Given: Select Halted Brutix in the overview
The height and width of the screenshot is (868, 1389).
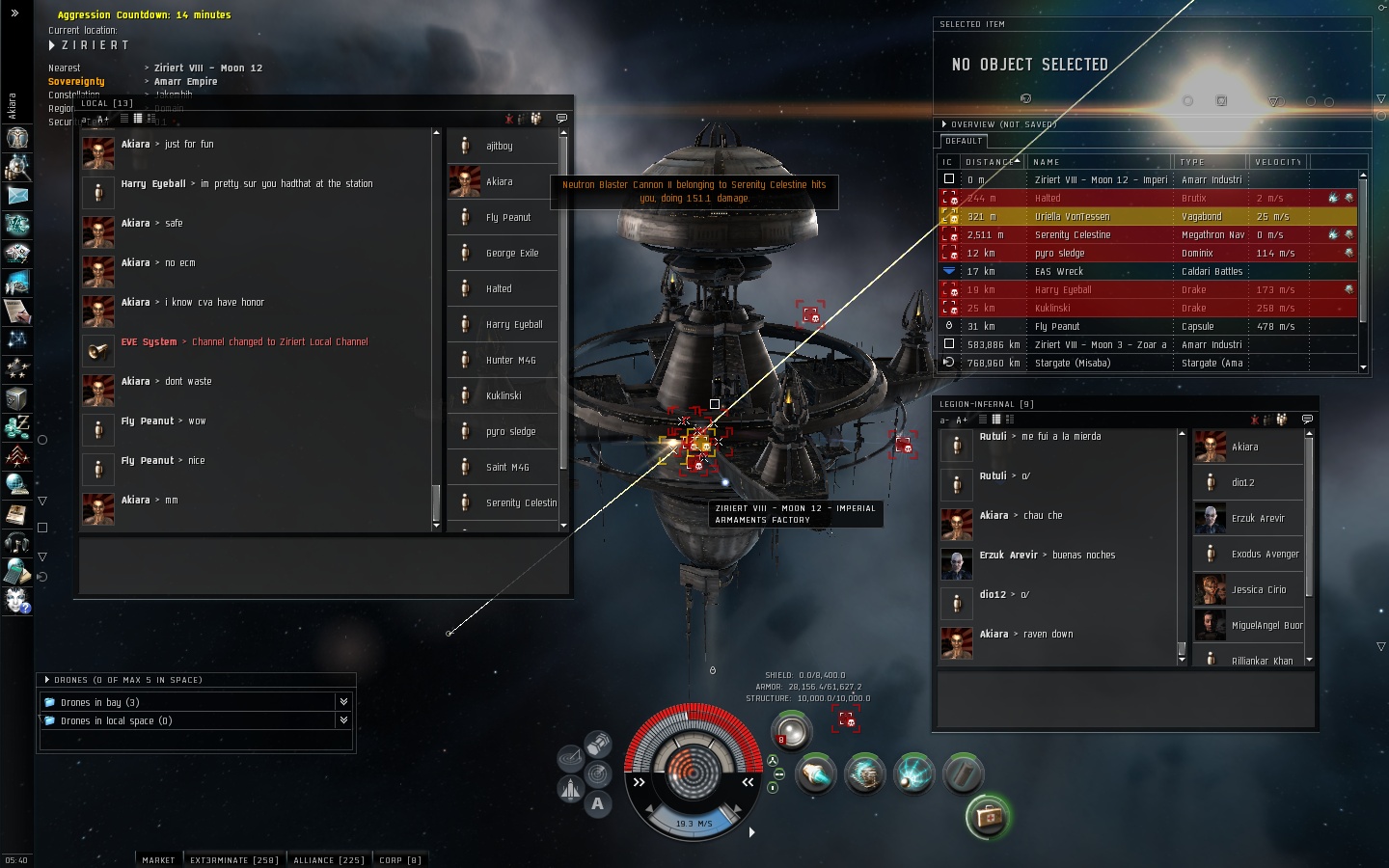Looking at the screenshot, I should coord(1100,198).
